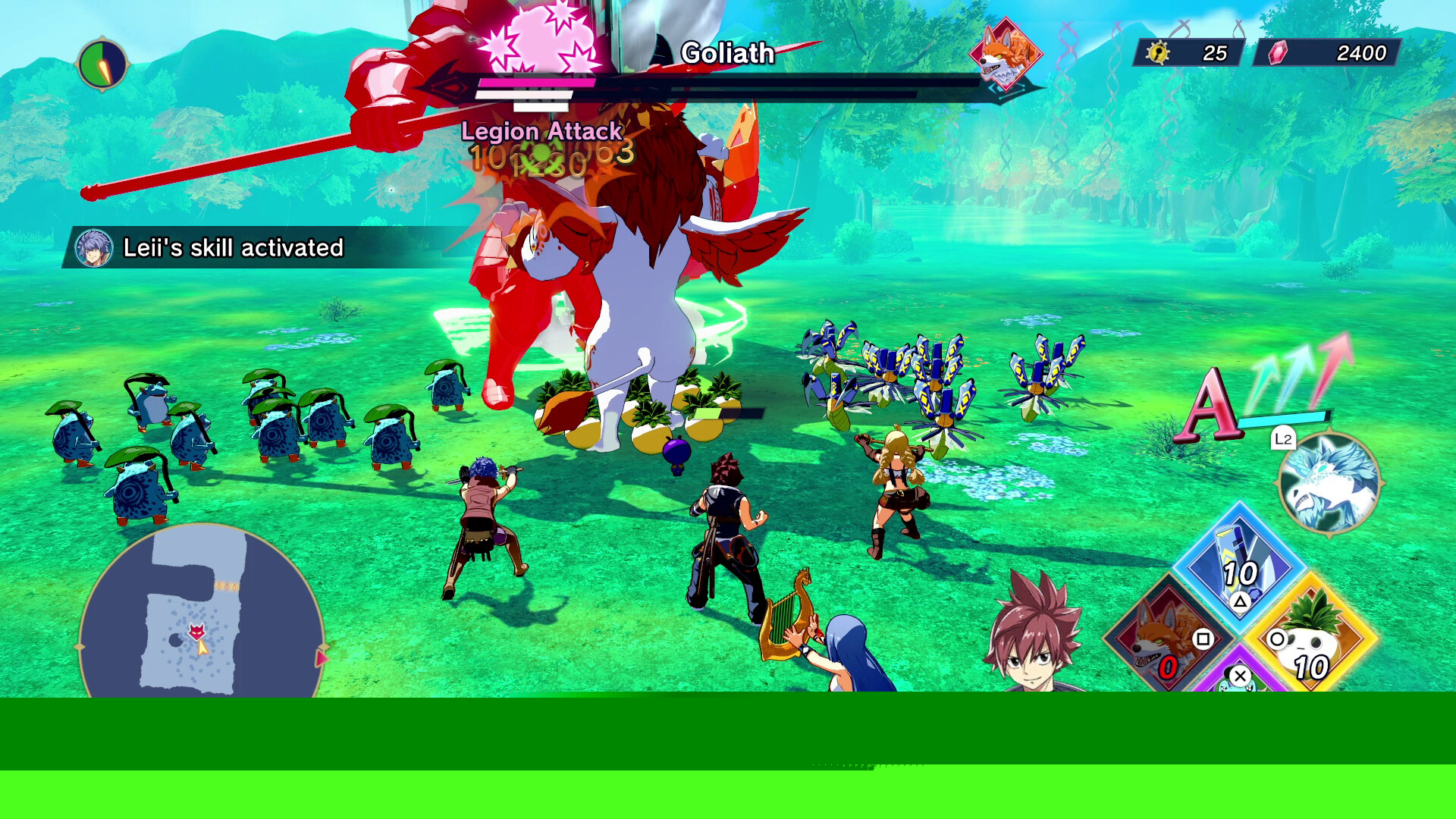Click the green day-night clock dial

[102, 64]
